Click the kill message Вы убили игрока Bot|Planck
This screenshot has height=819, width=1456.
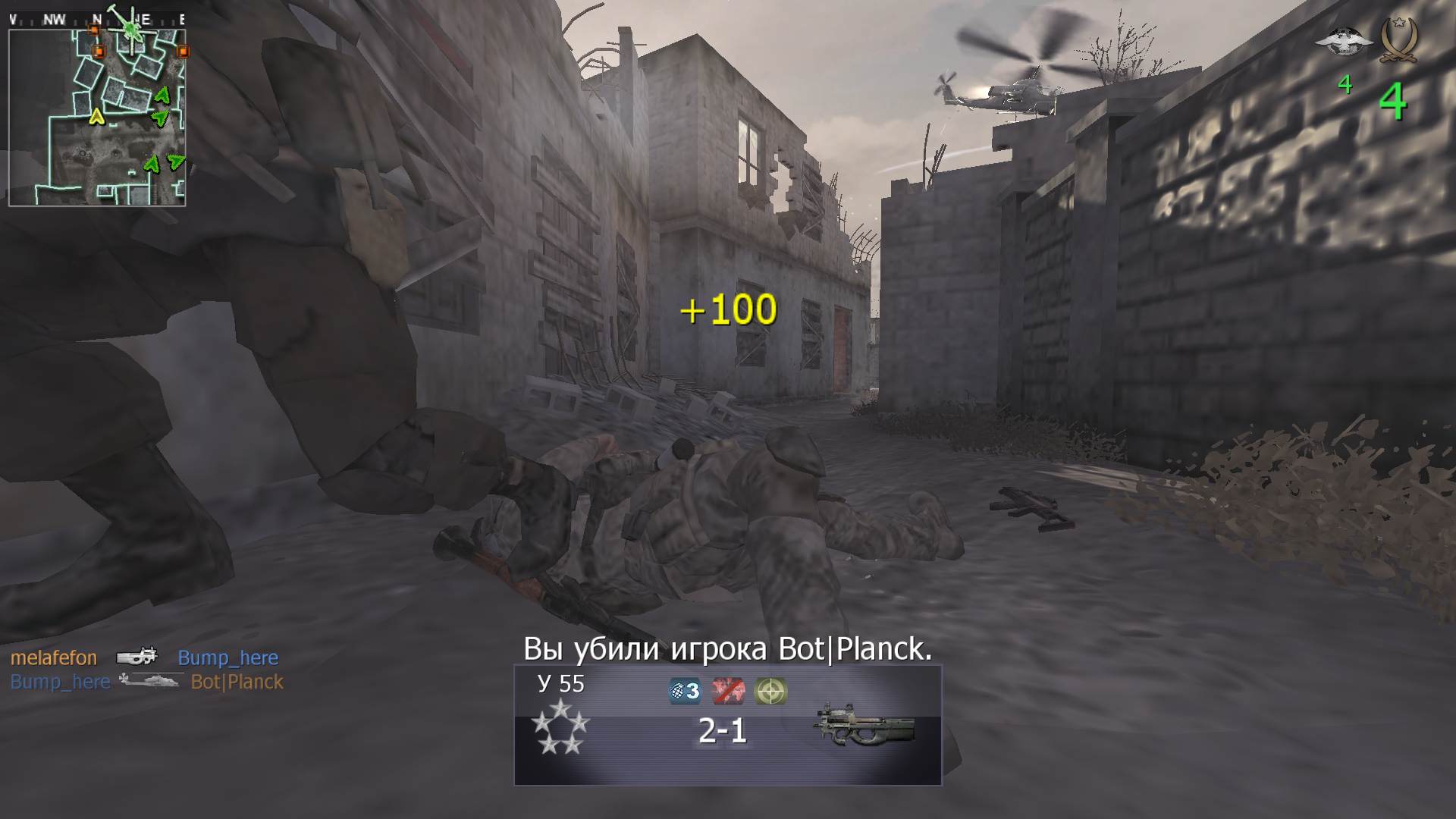point(726,648)
